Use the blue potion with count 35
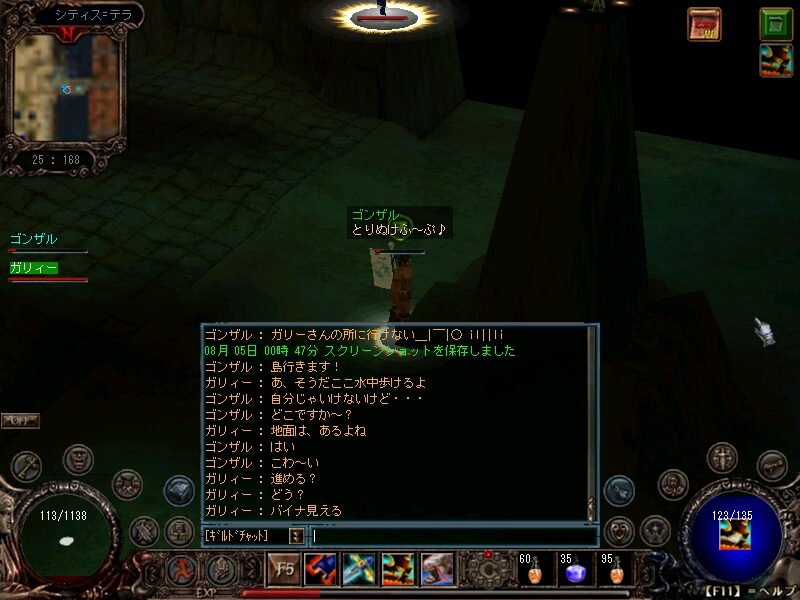 click(572, 572)
